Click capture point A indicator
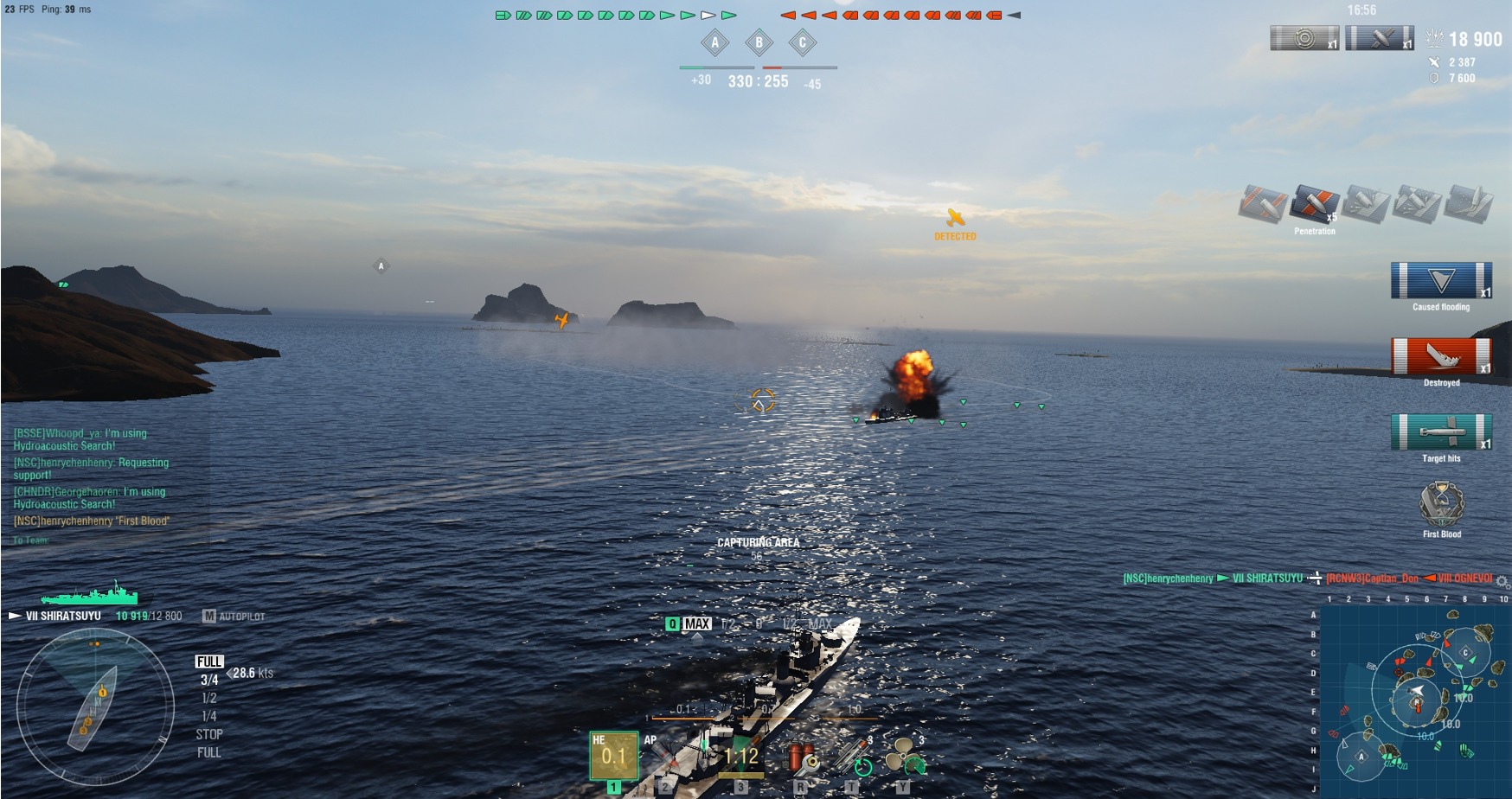This screenshot has height=799, width=1512. tap(714, 42)
